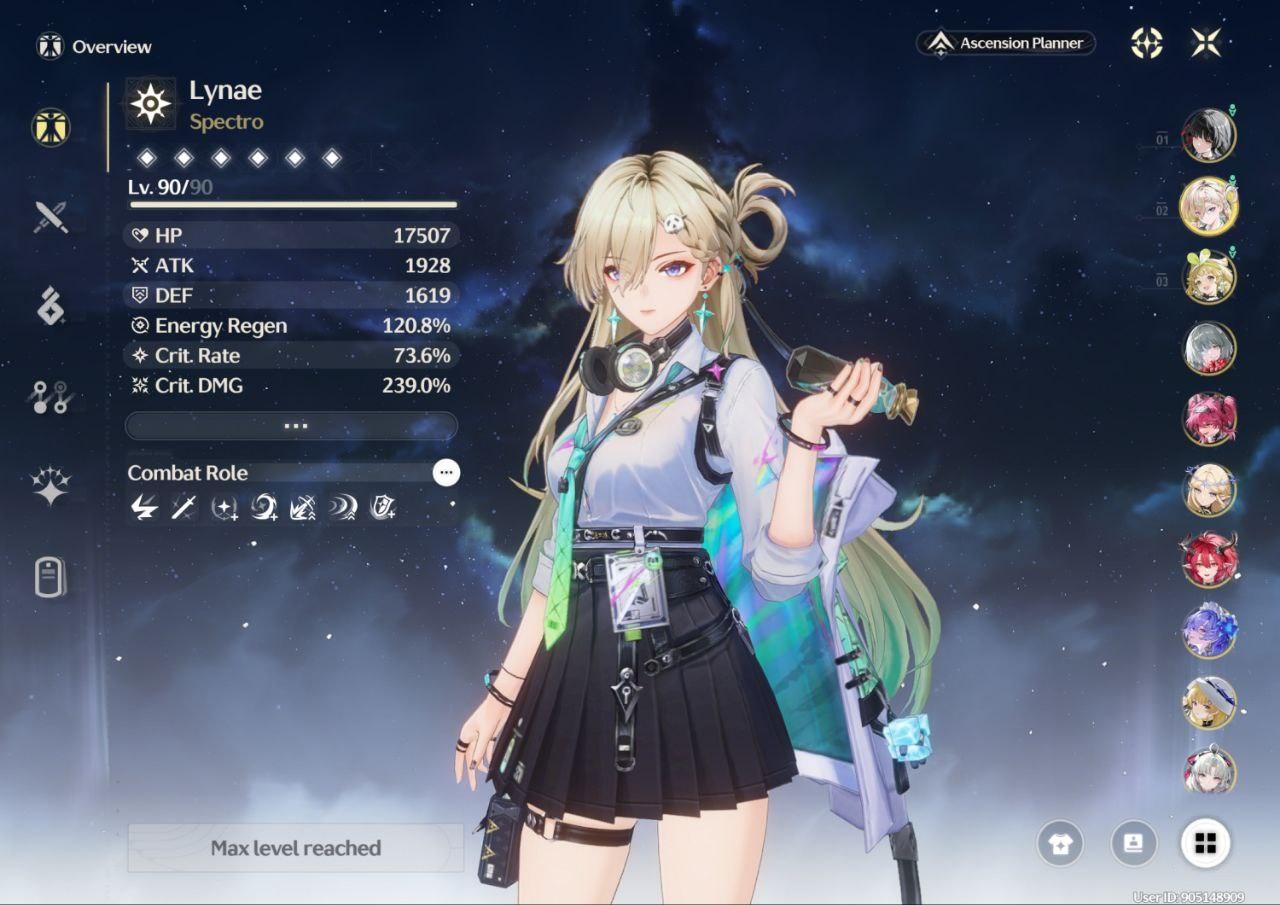Image resolution: width=1280 pixels, height=905 pixels.
Task: Select the black-and-white haired character in slot 01
Action: pos(1209,135)
